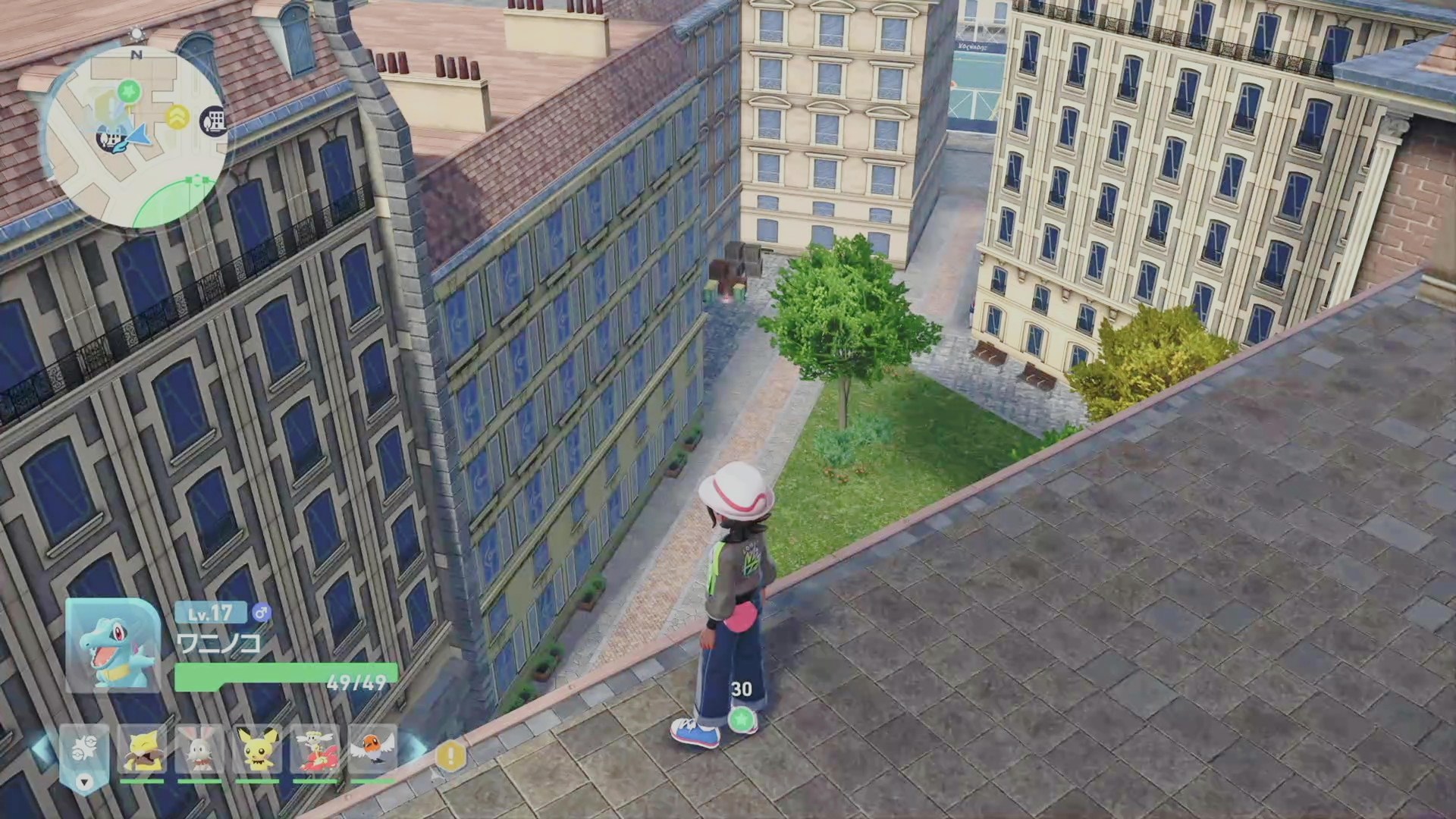Select the building icon at minimap's right edge

[x=215, y=121]
